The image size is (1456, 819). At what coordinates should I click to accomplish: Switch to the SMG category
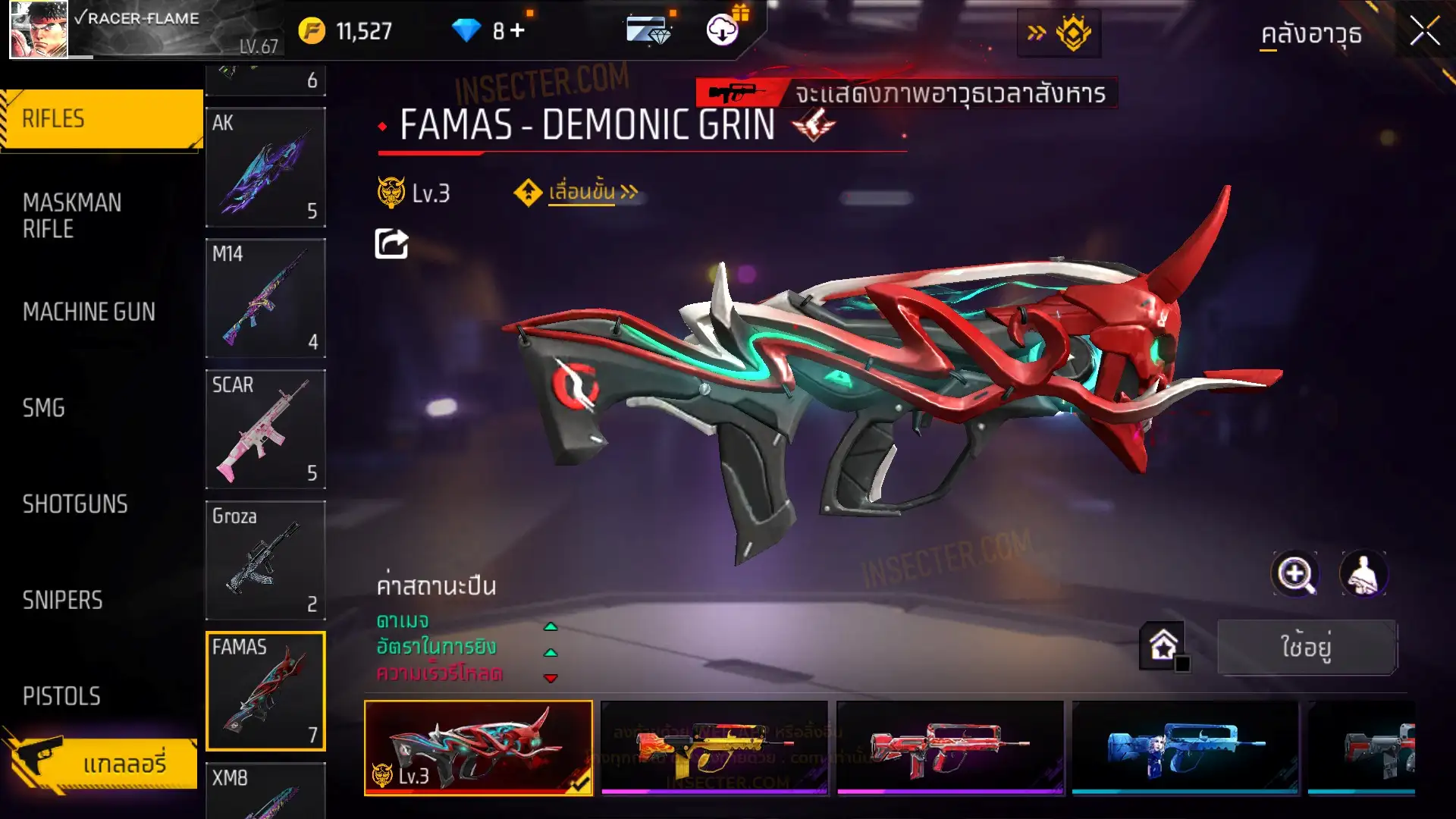point(44,408)
